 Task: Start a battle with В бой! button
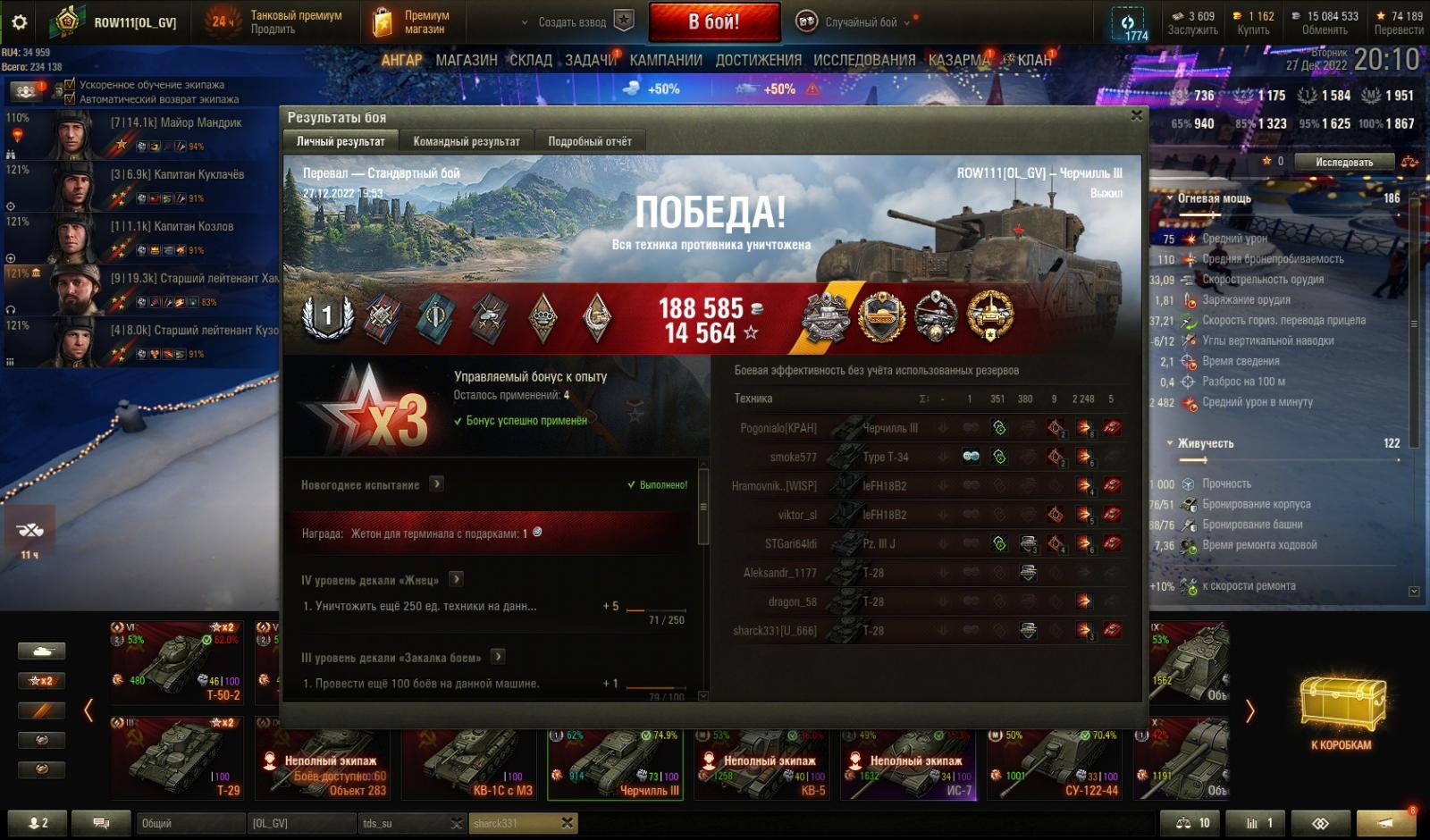713,22
